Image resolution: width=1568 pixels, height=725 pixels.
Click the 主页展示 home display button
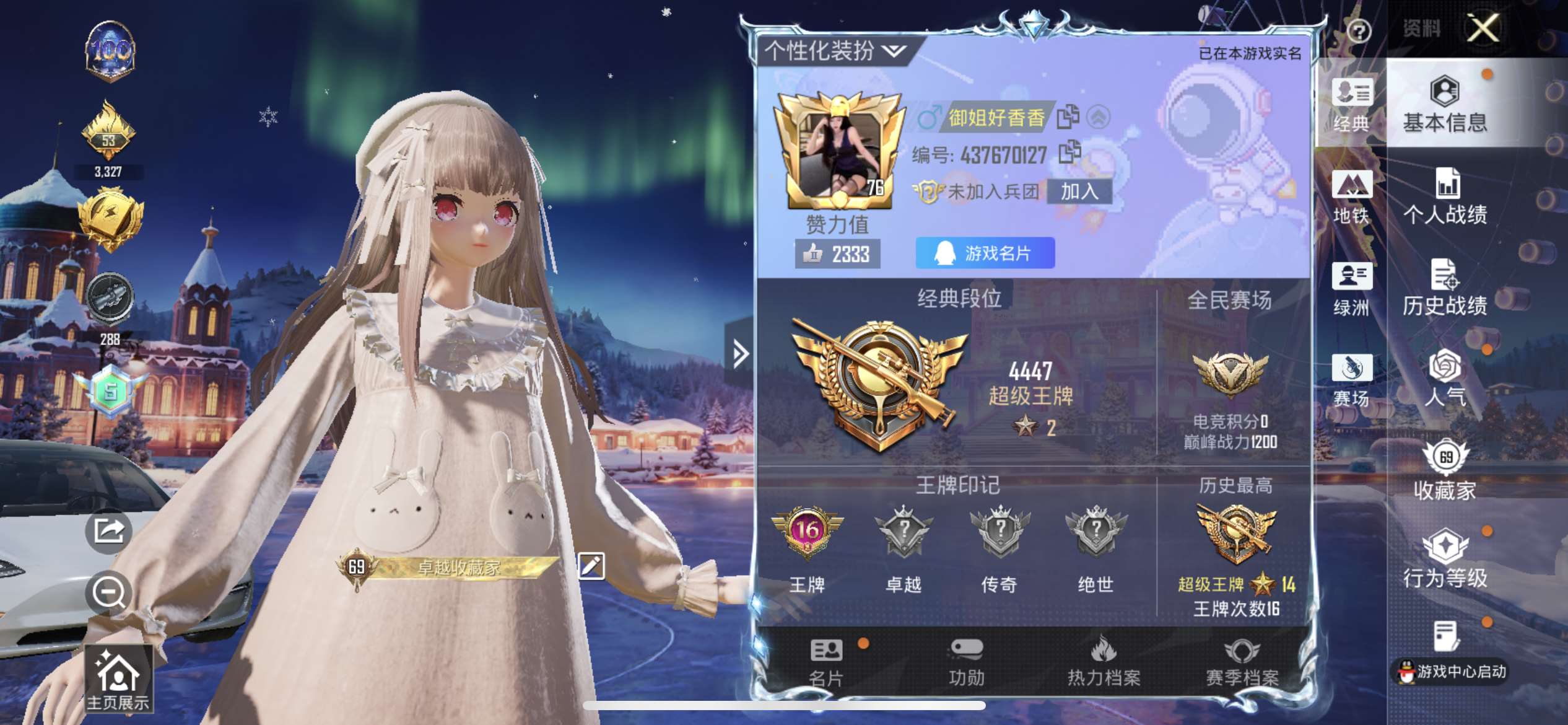pyautogui.click(x=118, y=680)
